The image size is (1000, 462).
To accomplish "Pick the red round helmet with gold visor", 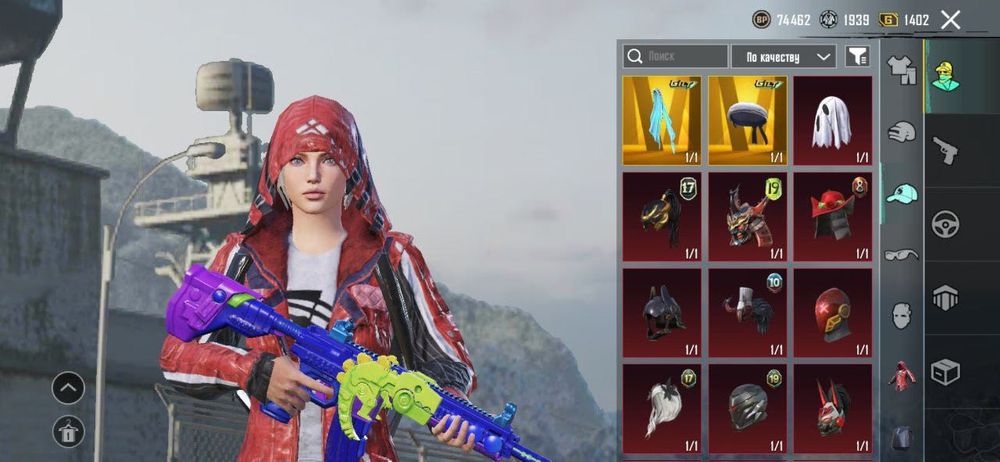I will click(x=832, y=310).
